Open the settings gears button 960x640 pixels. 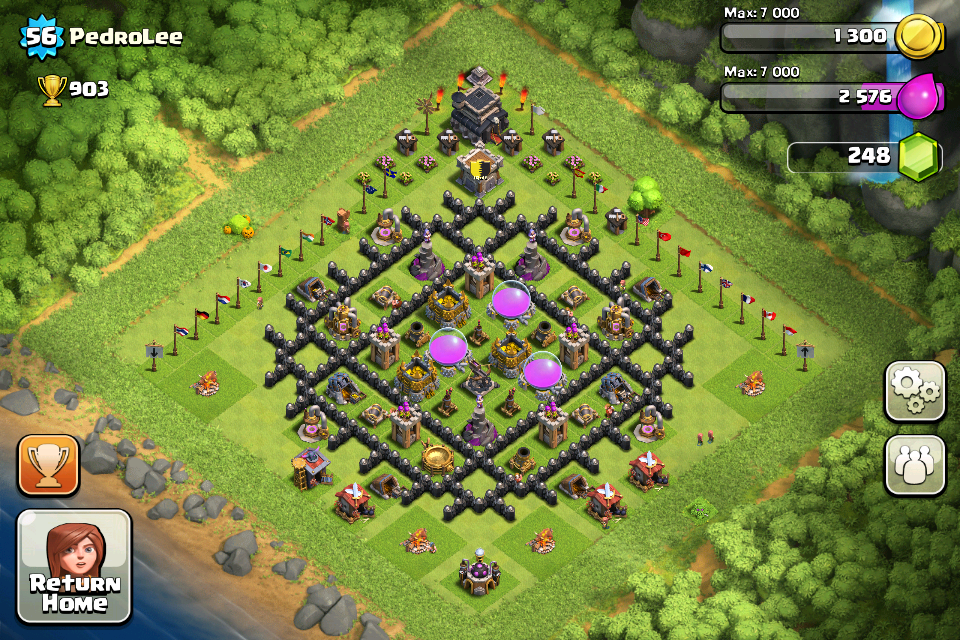(915, 390)
